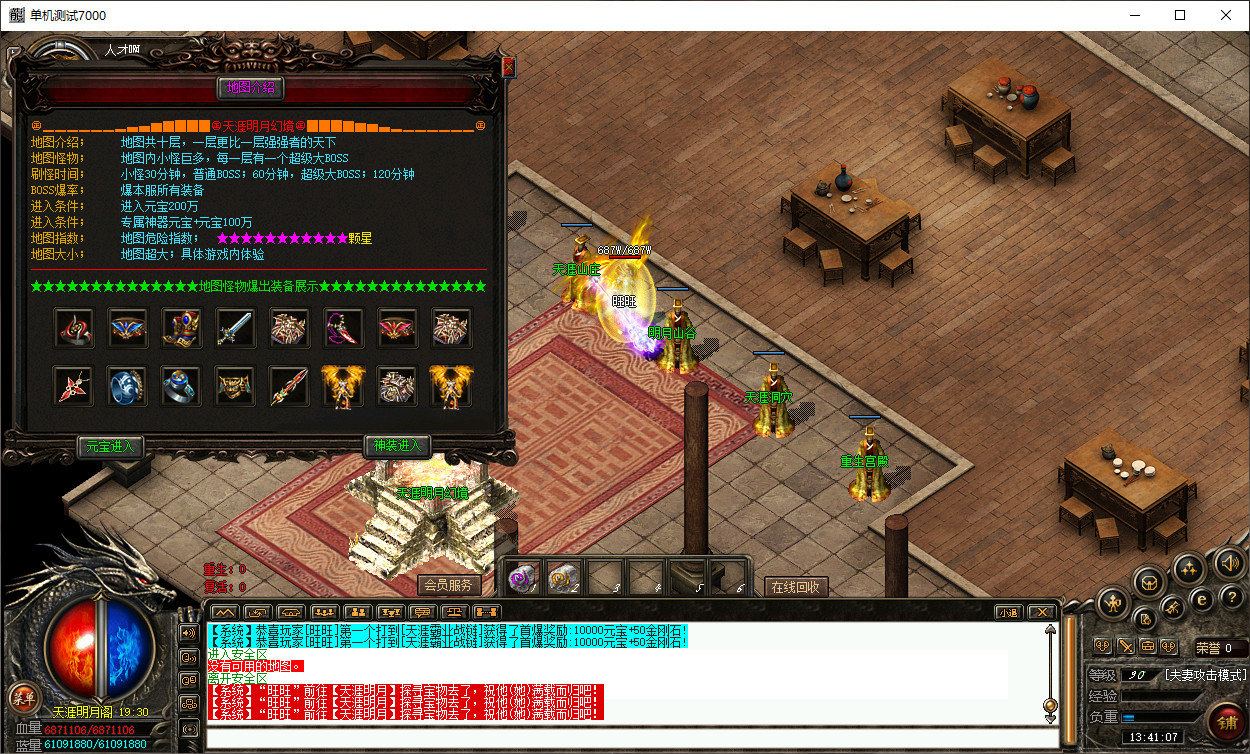Maximize the game window

(1180, 15)
